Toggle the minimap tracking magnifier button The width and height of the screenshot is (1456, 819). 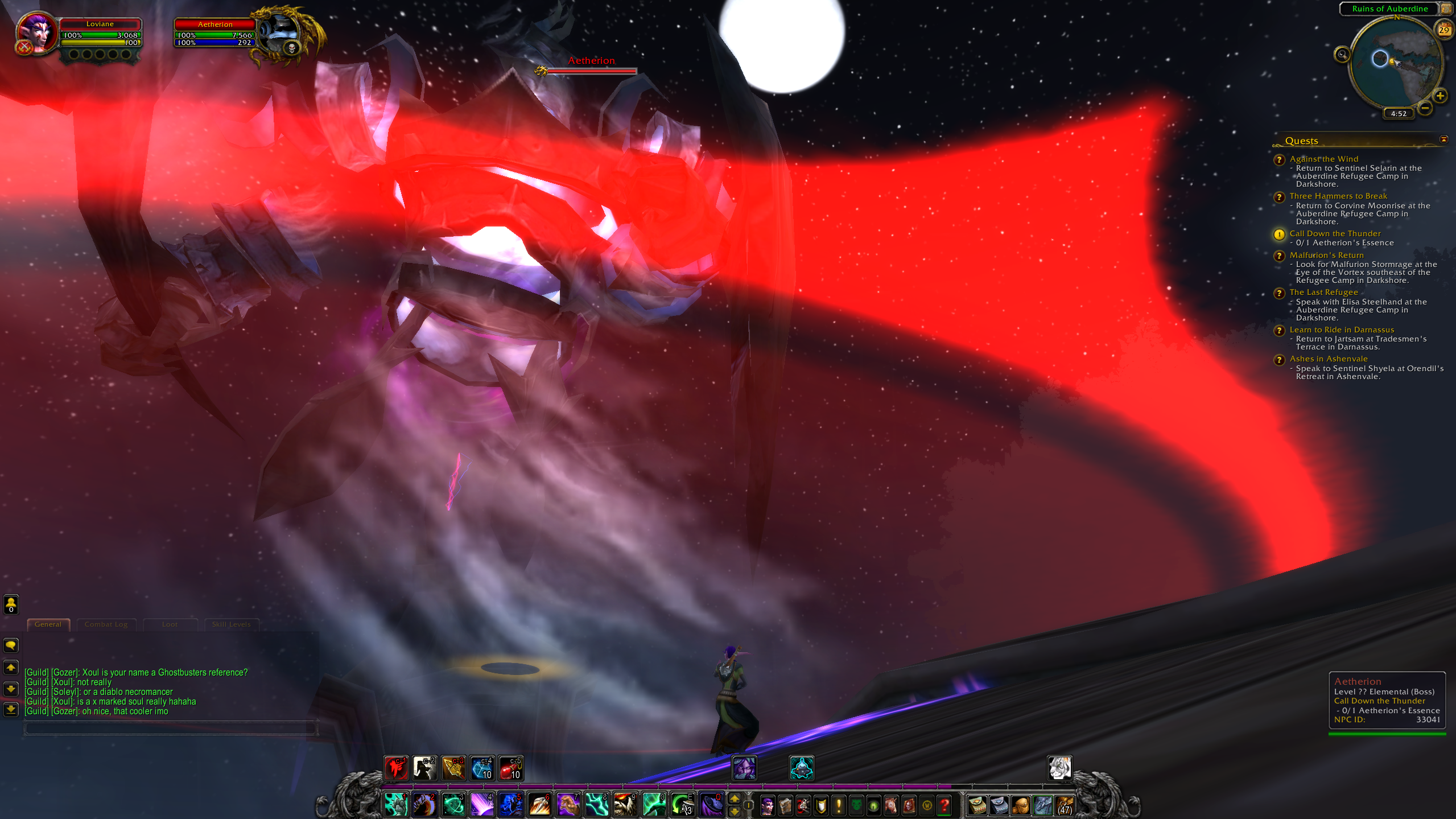coord(1342,55)
